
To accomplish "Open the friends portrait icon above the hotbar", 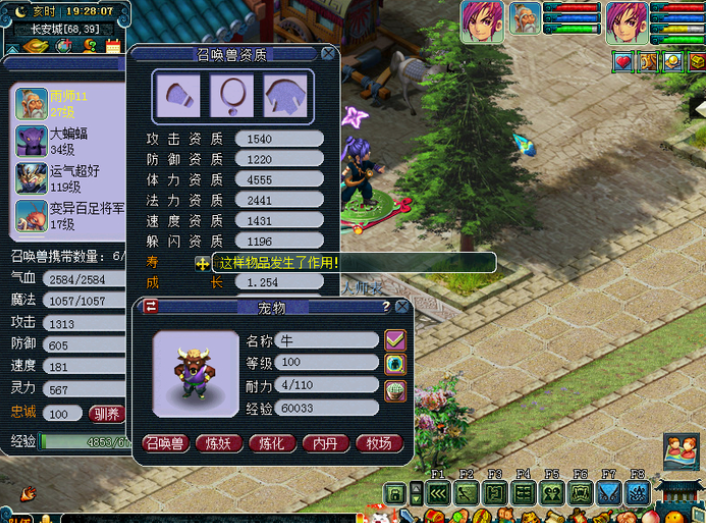I will pos(680,451).
